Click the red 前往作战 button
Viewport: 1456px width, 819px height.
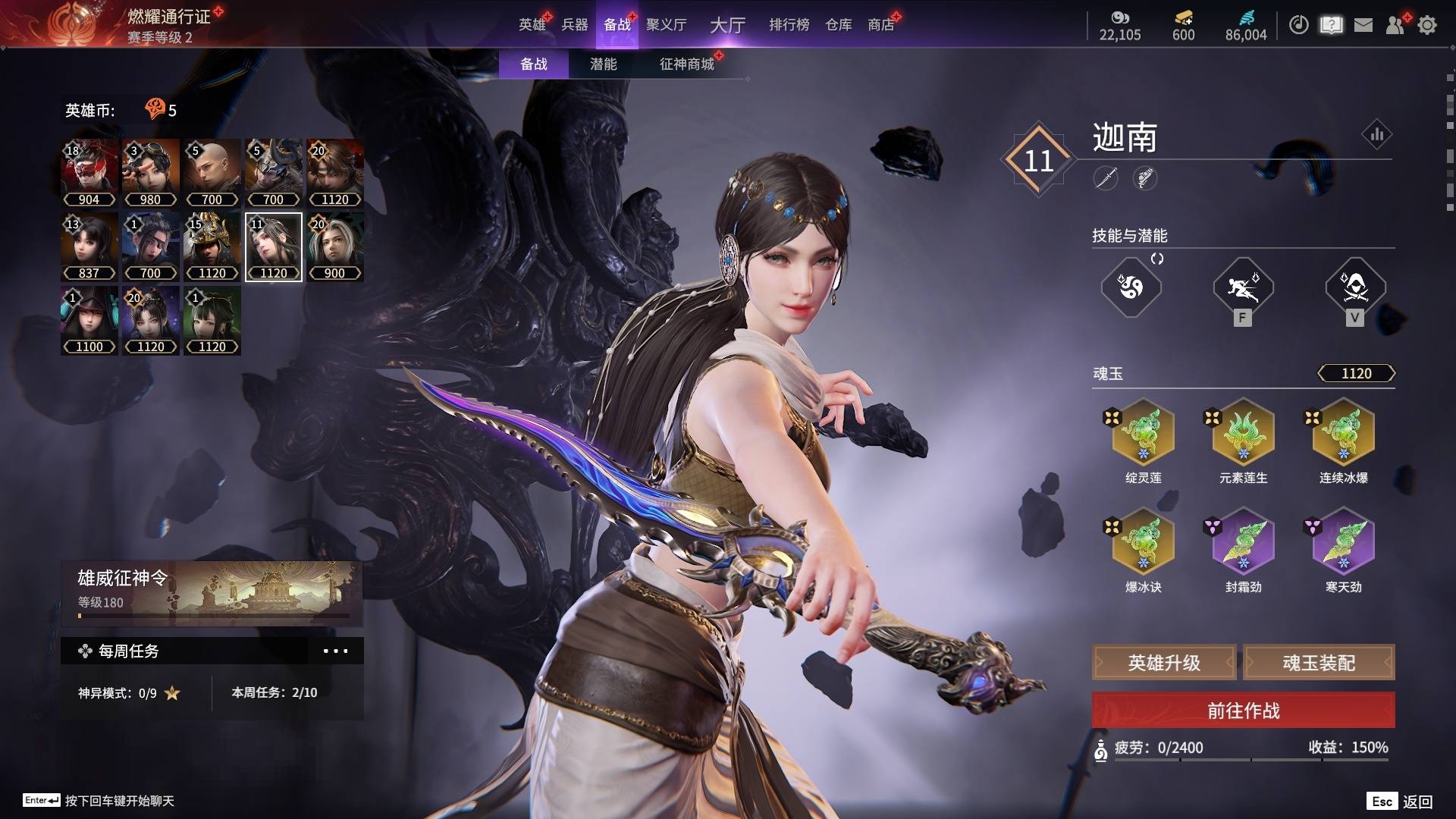1243,711
